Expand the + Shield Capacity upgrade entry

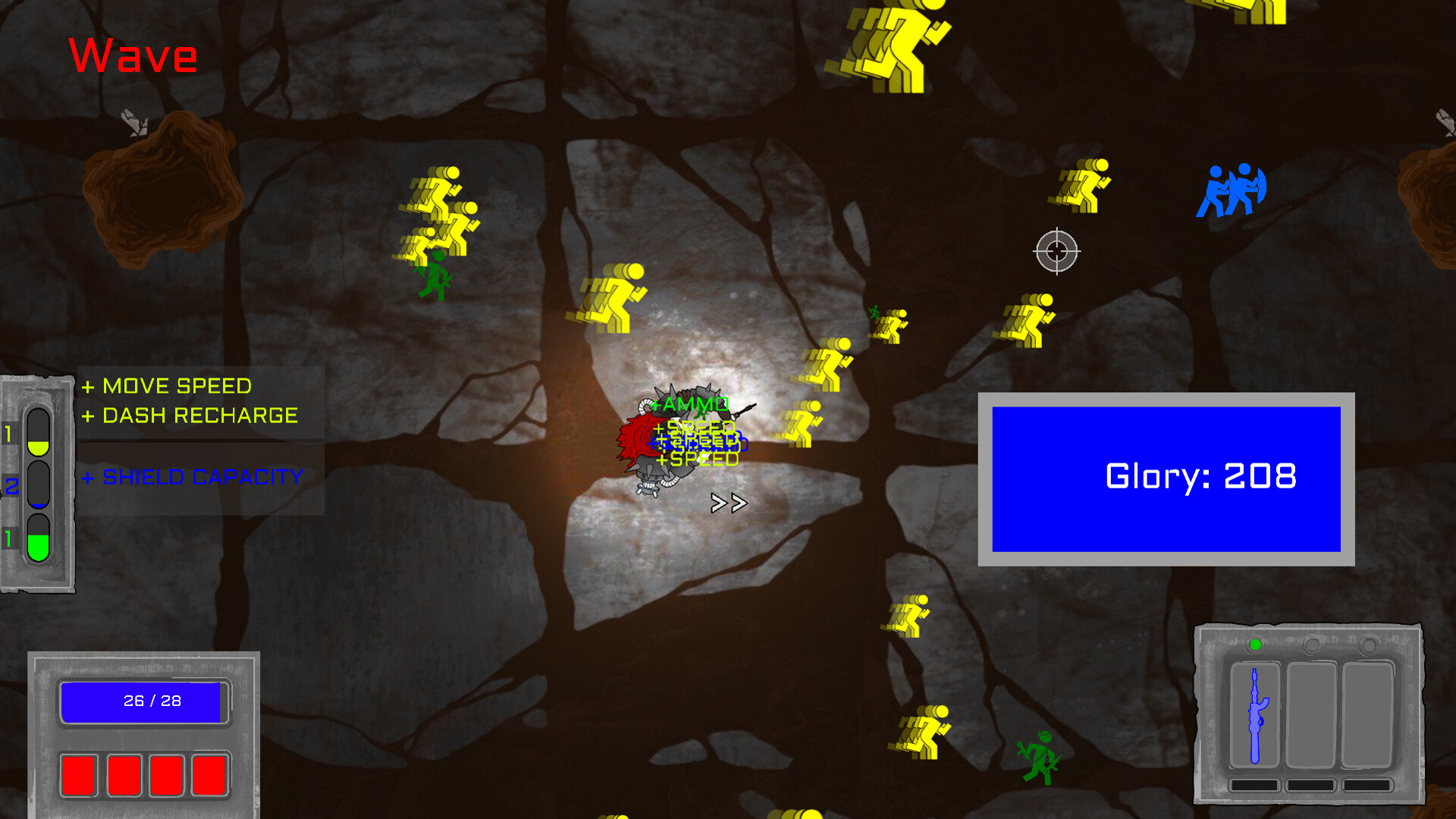[x=193, y=478]
